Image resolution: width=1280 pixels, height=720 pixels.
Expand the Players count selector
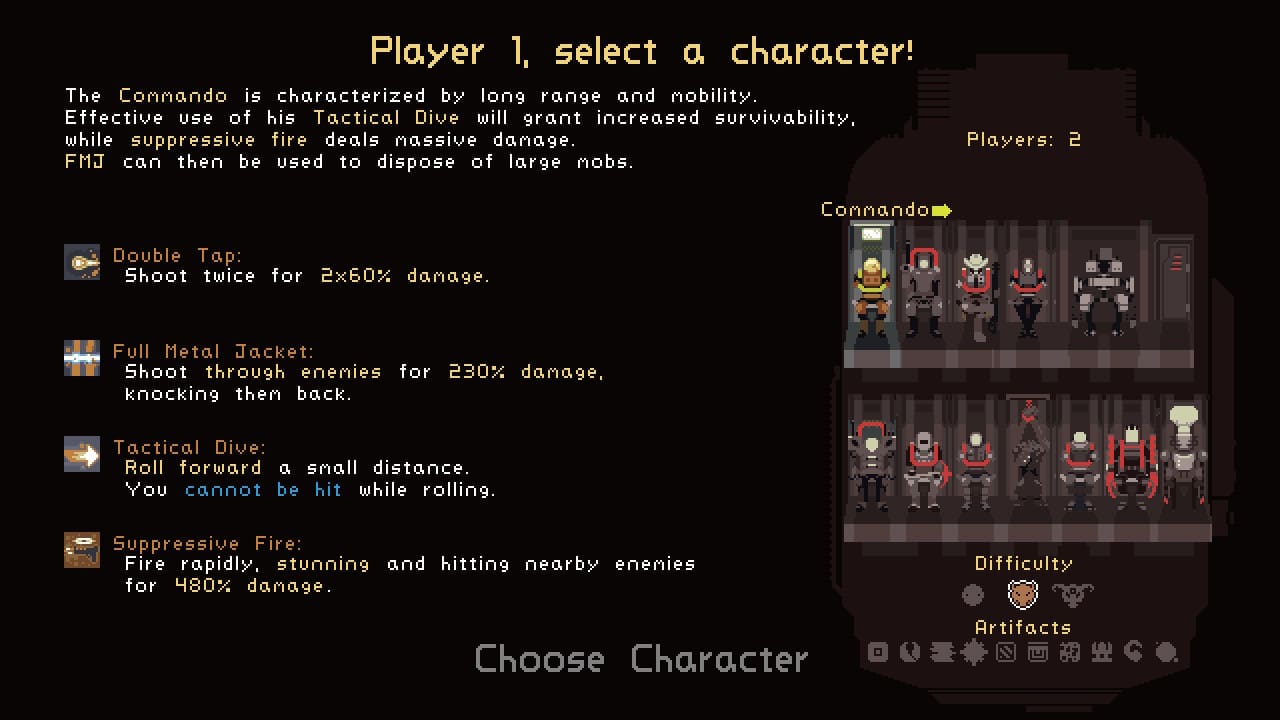click(1022, 140)
